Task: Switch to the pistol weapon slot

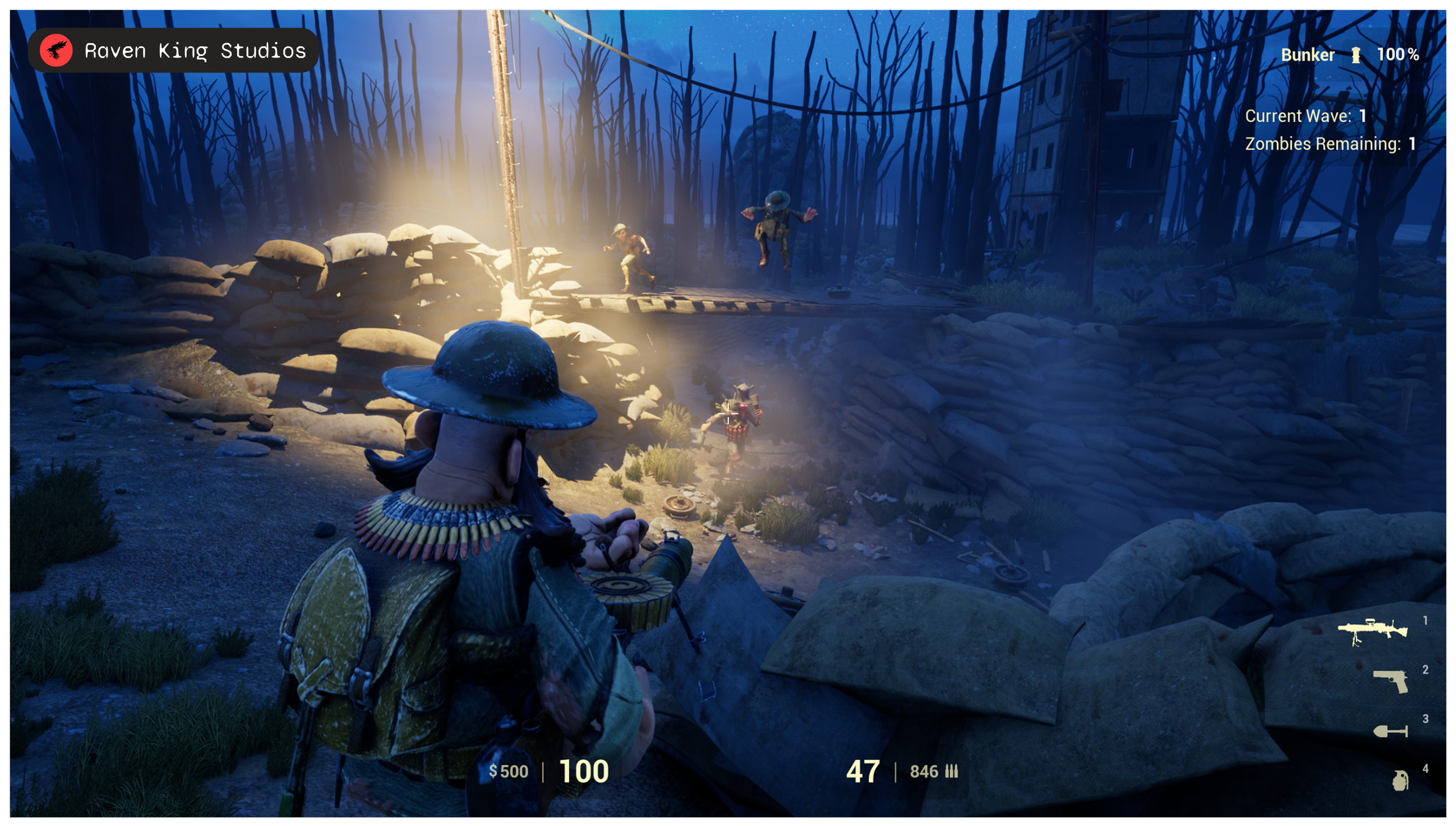Action: click(x=1391, y=680)
